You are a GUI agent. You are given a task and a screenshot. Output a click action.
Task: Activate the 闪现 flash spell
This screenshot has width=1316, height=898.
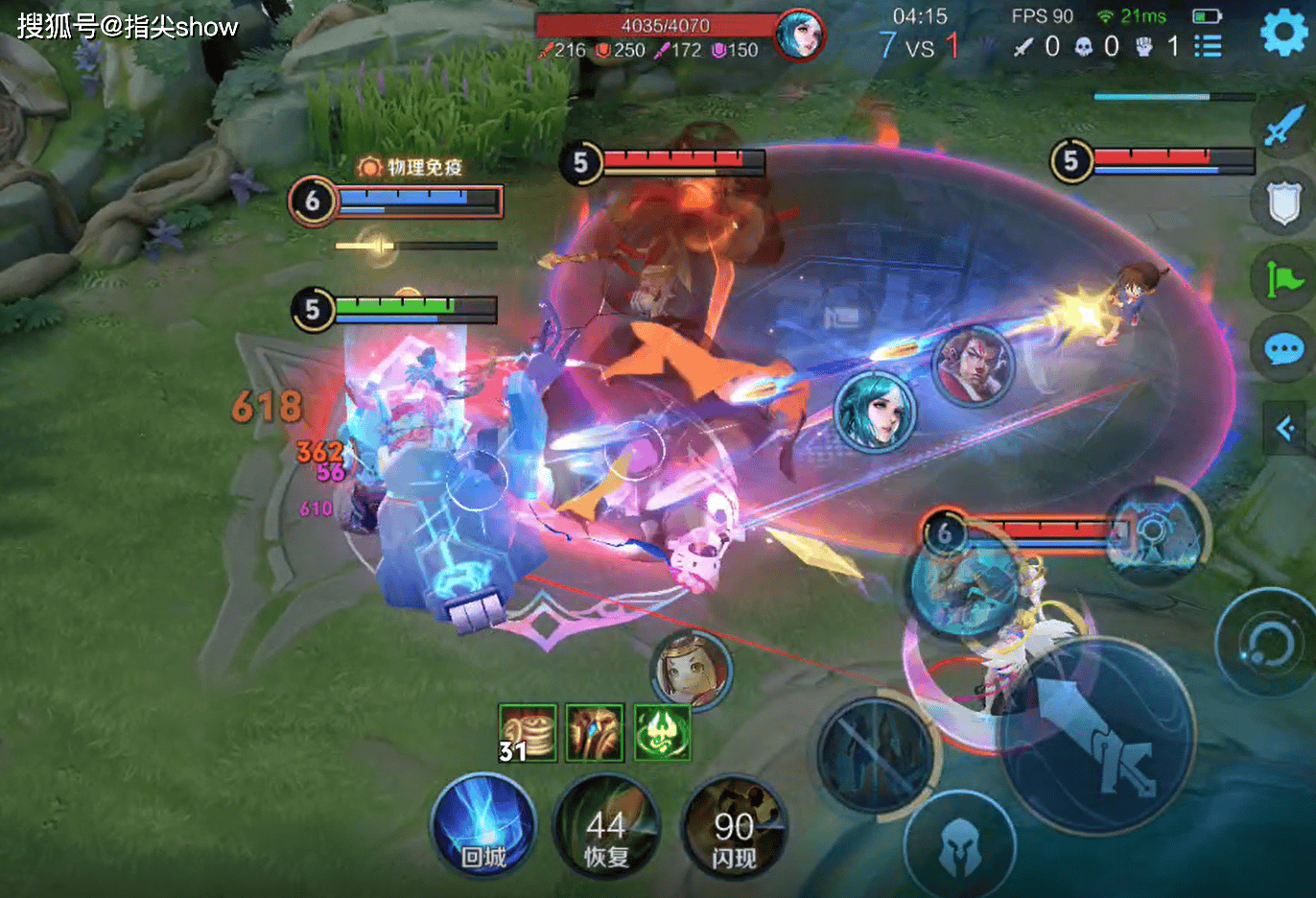(x=734, y=829)
